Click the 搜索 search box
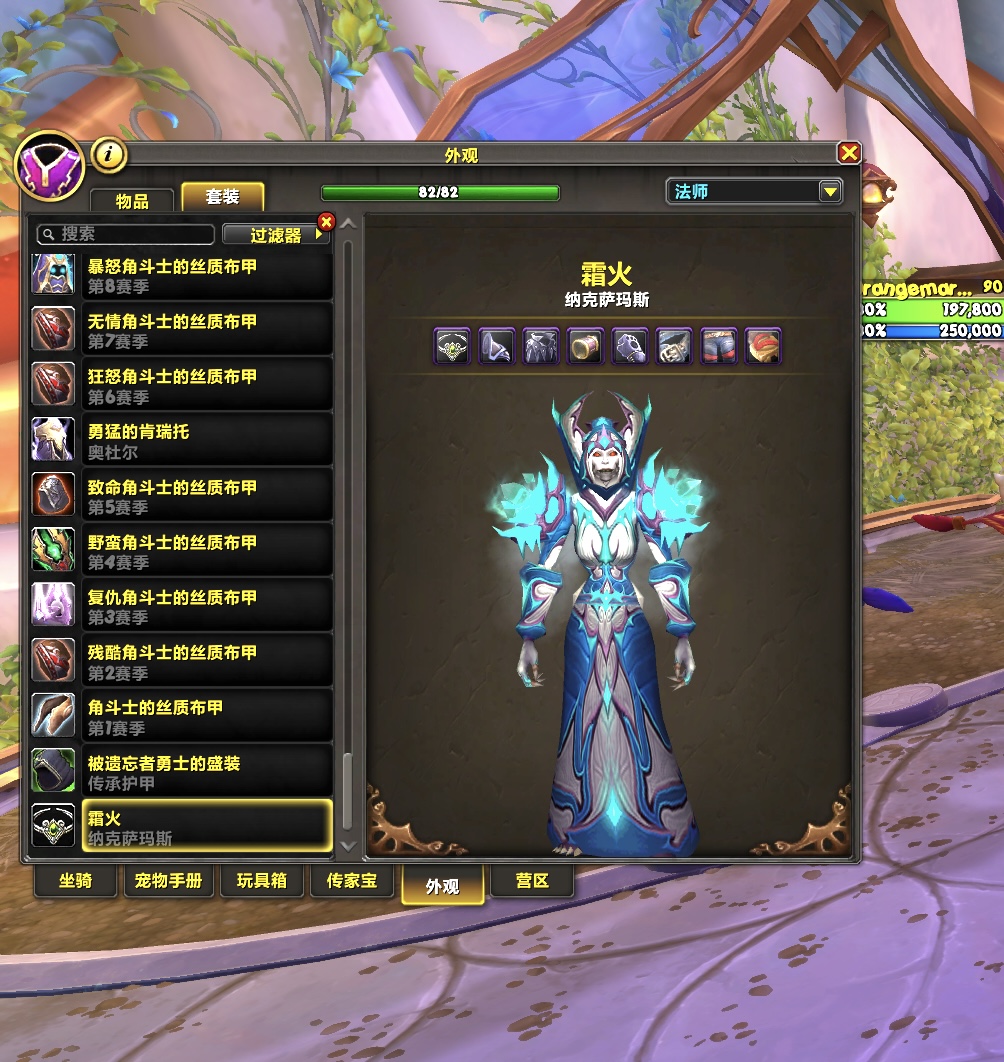The width and height of the screenshot is (1004, 1062). click(x=126, y=234)
